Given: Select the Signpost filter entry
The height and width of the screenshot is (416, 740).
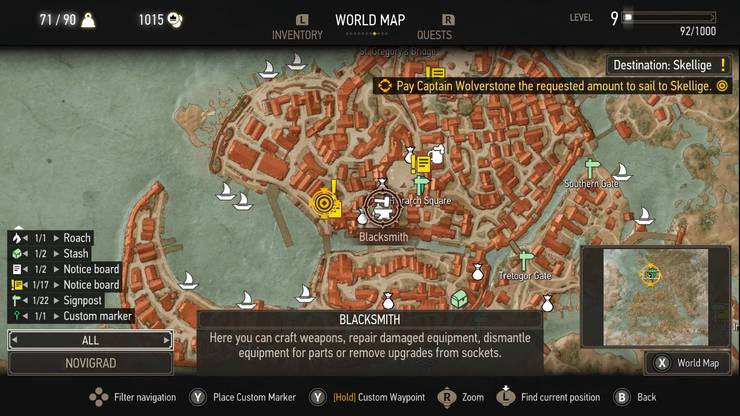Looking at the screenshot, I should coord(82,300).
